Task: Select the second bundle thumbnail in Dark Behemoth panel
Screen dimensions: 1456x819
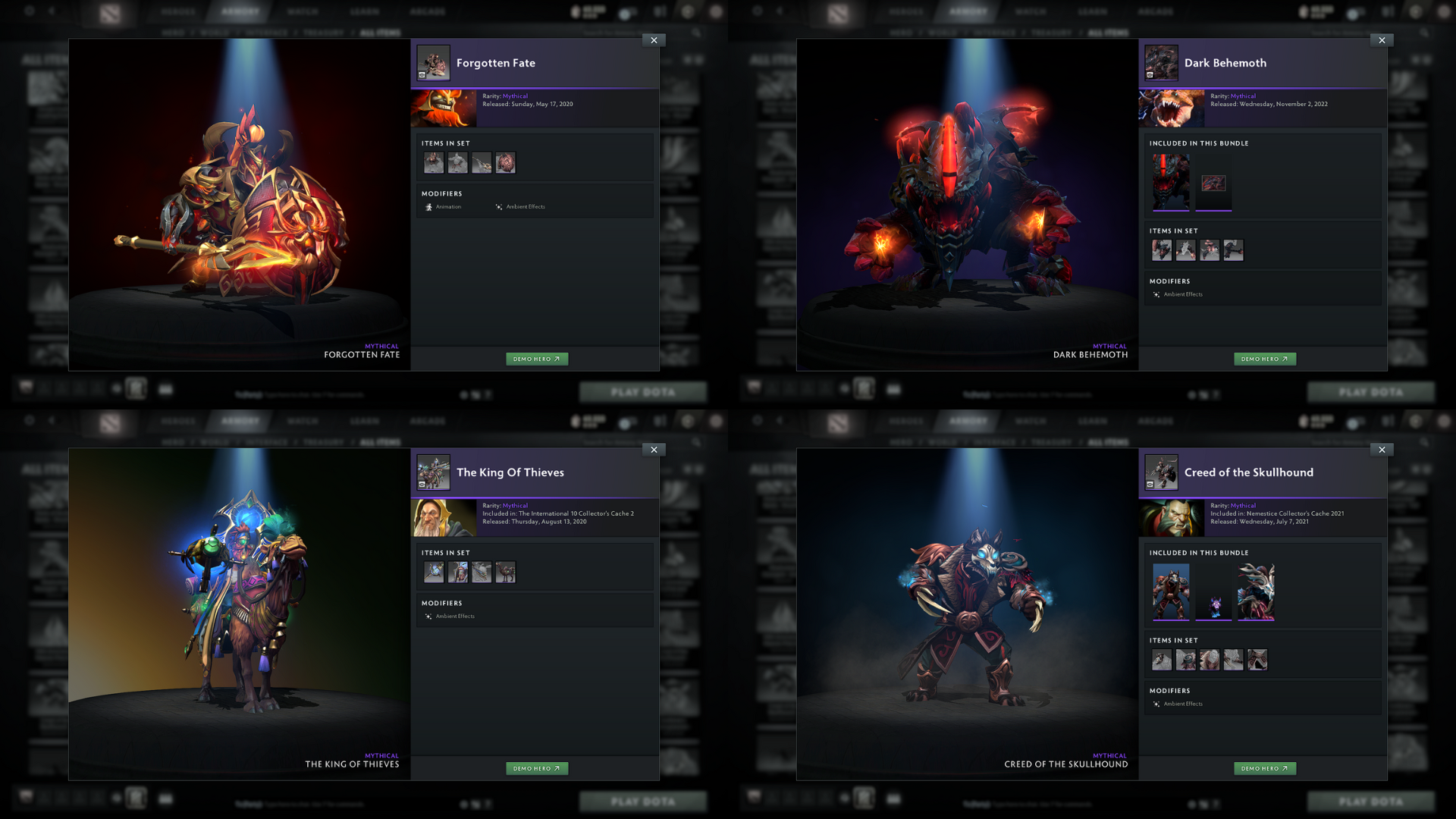Action: [1213, 182]
